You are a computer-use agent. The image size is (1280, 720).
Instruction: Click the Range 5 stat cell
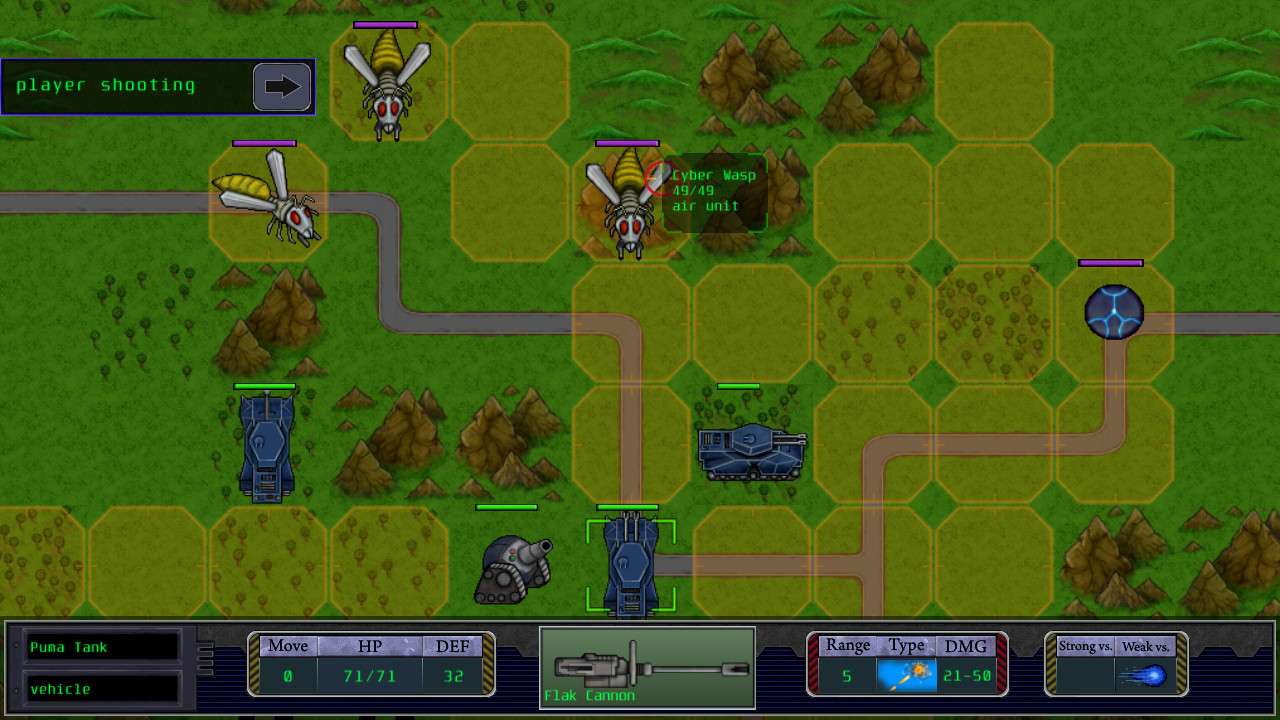(846, 675)
